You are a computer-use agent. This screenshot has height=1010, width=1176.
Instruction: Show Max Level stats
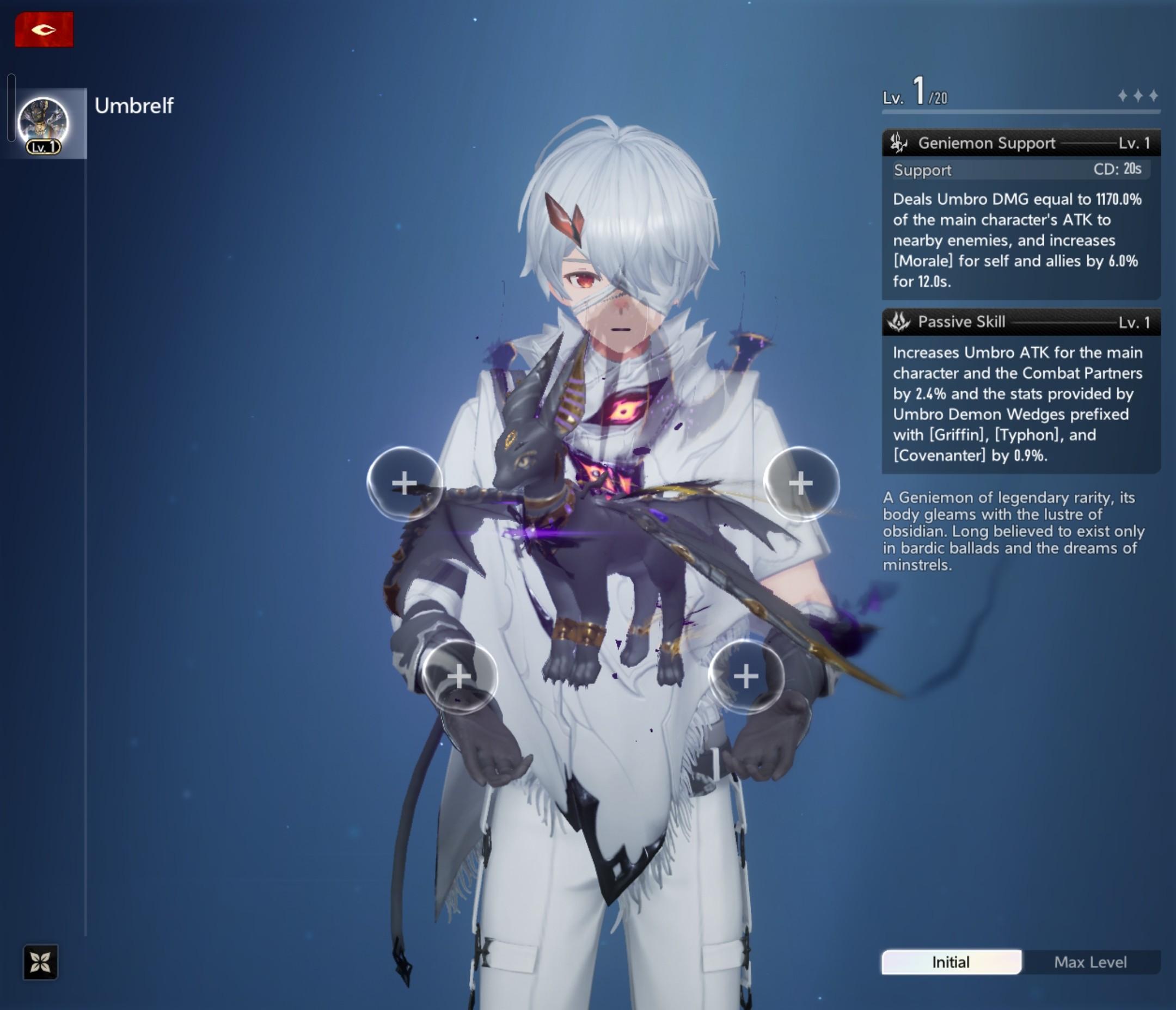(1090, 962)
